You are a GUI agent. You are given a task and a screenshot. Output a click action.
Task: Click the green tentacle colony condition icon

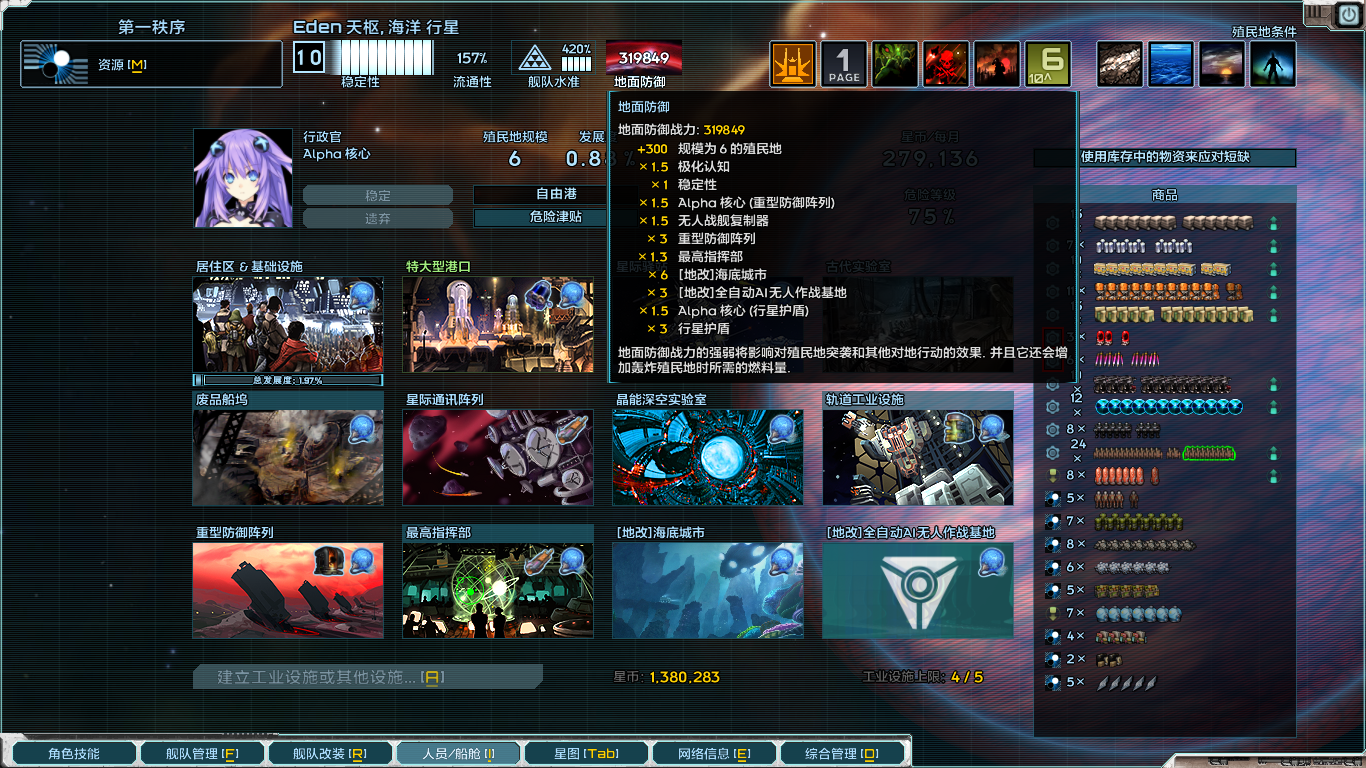894,63
